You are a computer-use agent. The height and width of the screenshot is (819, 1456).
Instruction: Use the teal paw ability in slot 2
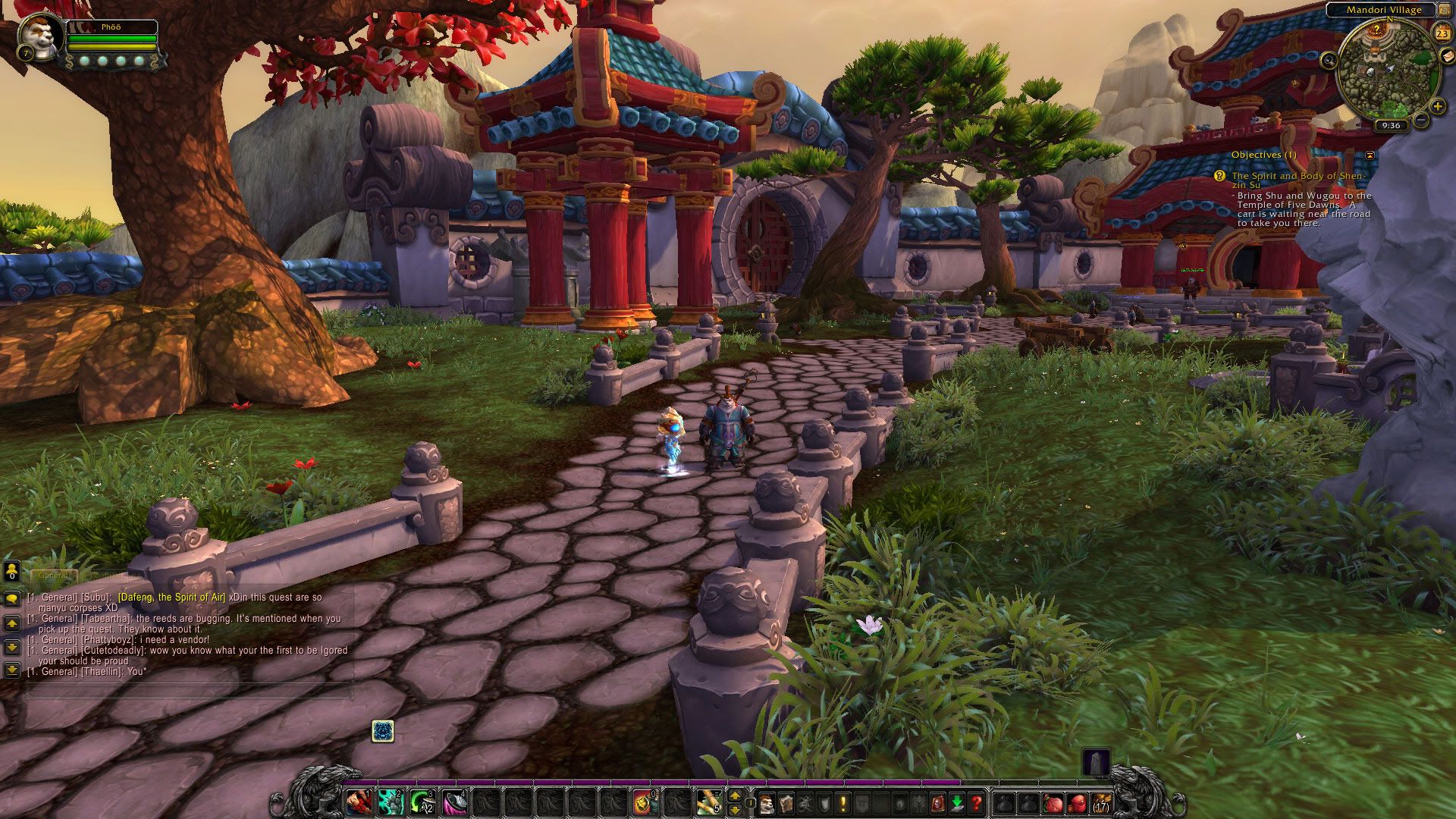(391, 802)
